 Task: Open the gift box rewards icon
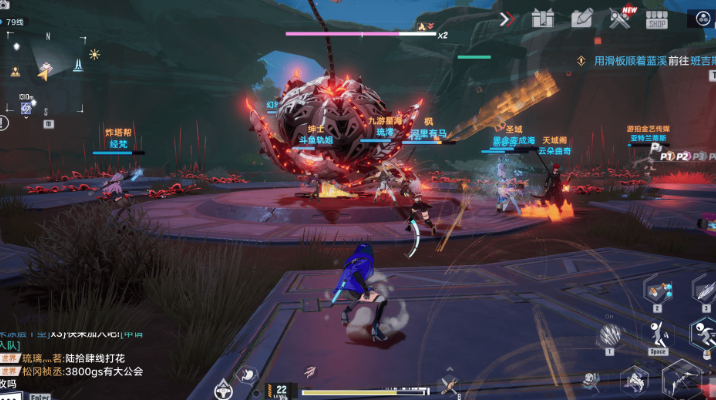click(x=543, y=18)
